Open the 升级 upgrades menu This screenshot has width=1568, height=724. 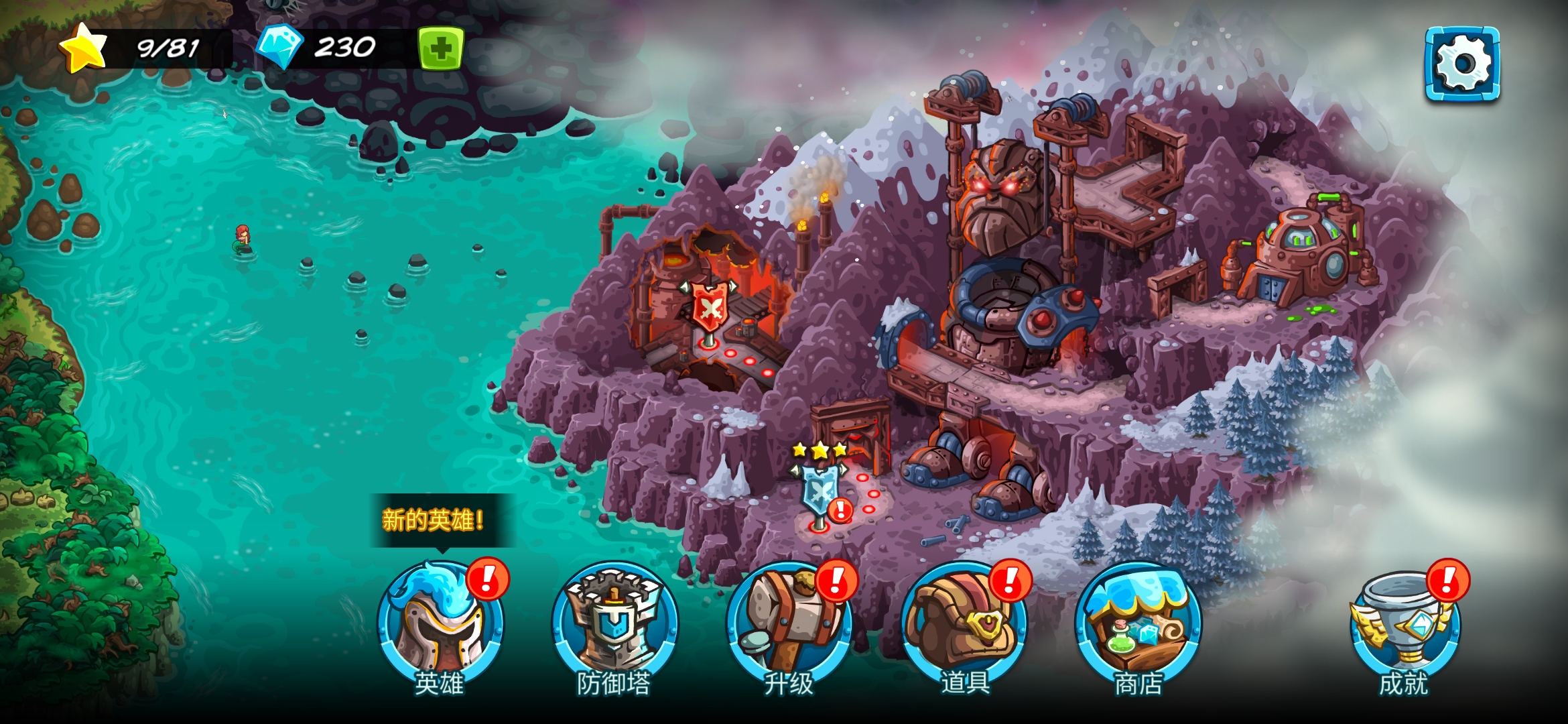[x=789, y=625]
